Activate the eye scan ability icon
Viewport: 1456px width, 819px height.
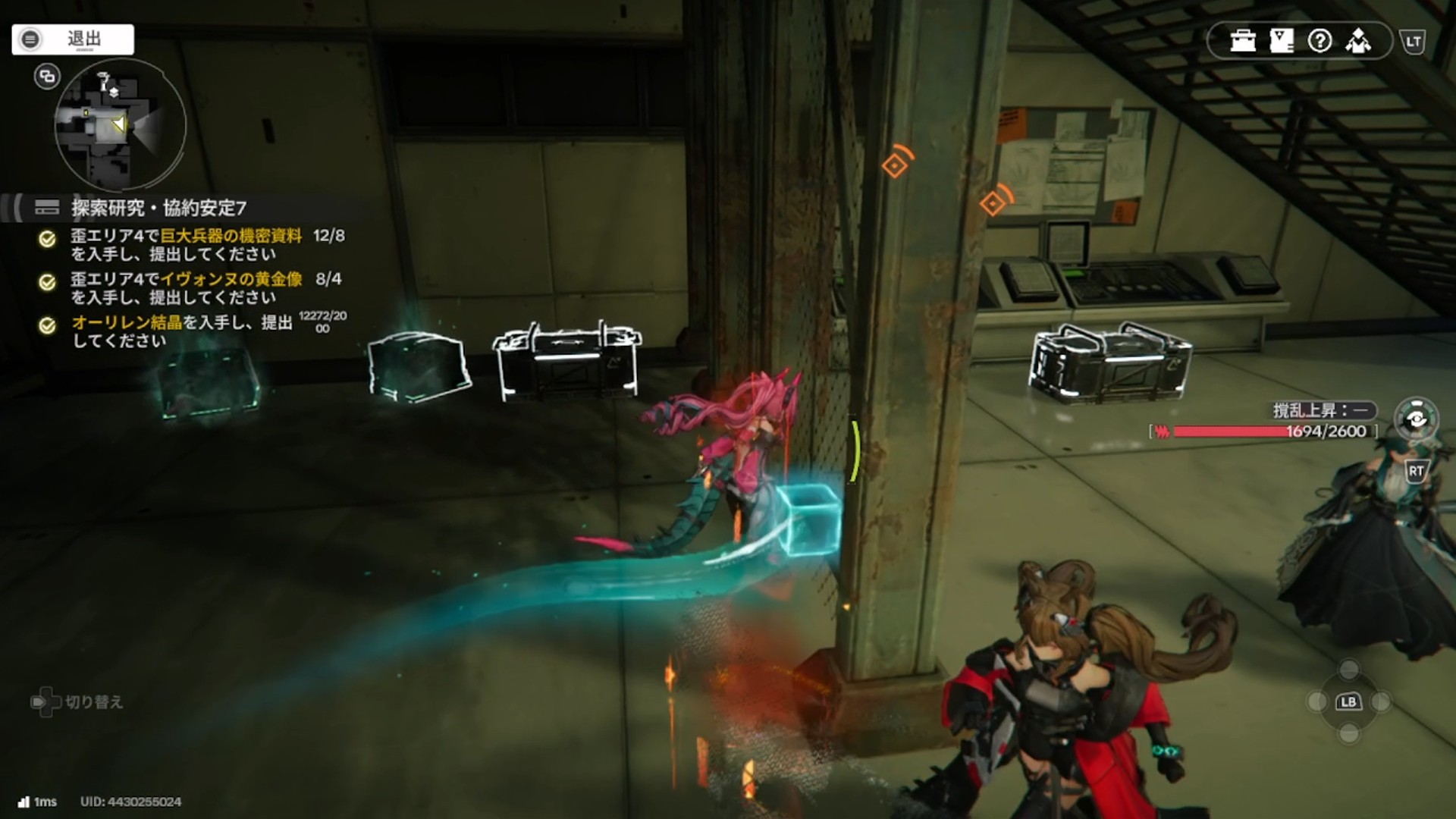coord(1416,419)
